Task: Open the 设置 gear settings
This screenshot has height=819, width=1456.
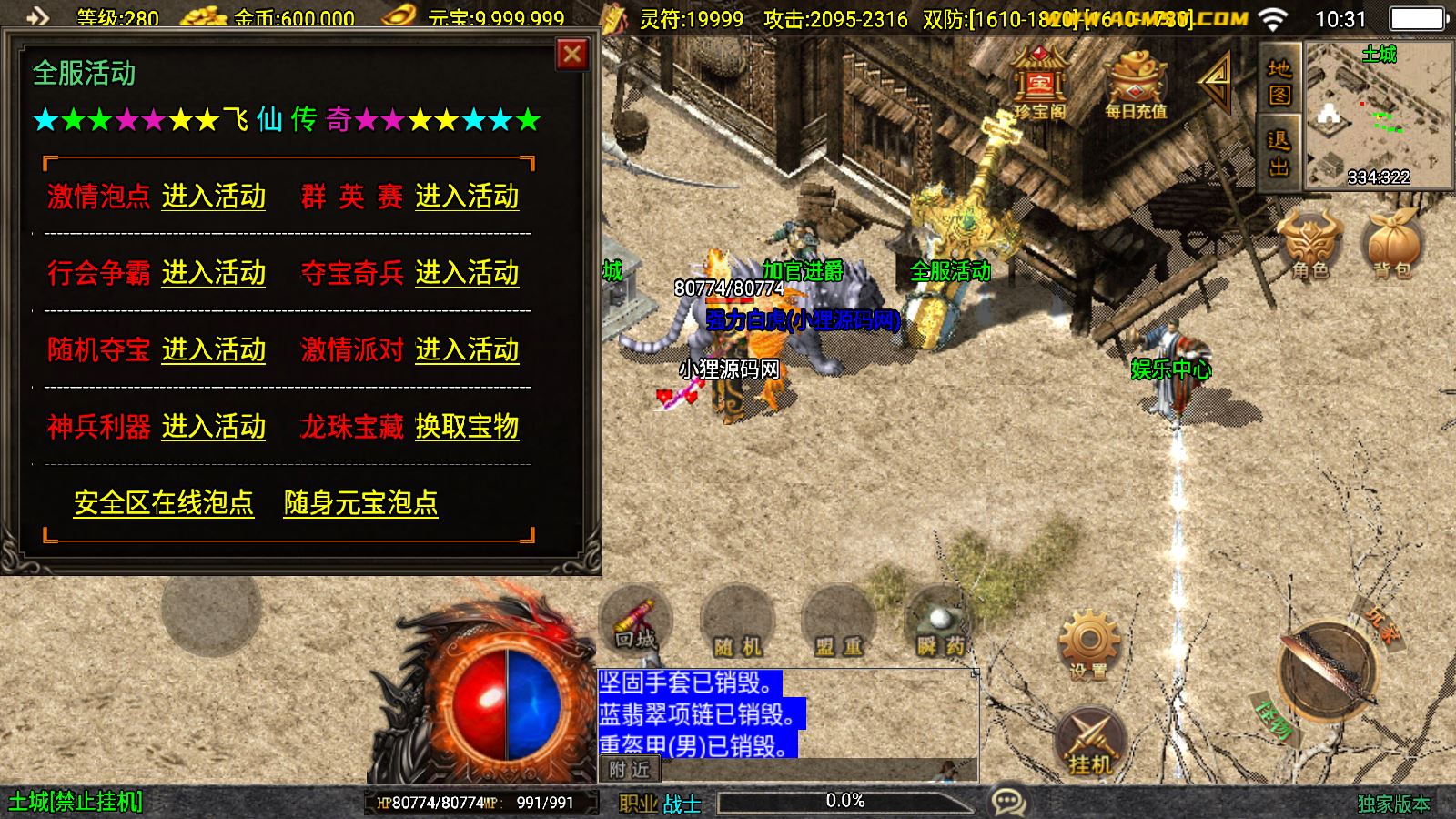Action: point(1088,644)
